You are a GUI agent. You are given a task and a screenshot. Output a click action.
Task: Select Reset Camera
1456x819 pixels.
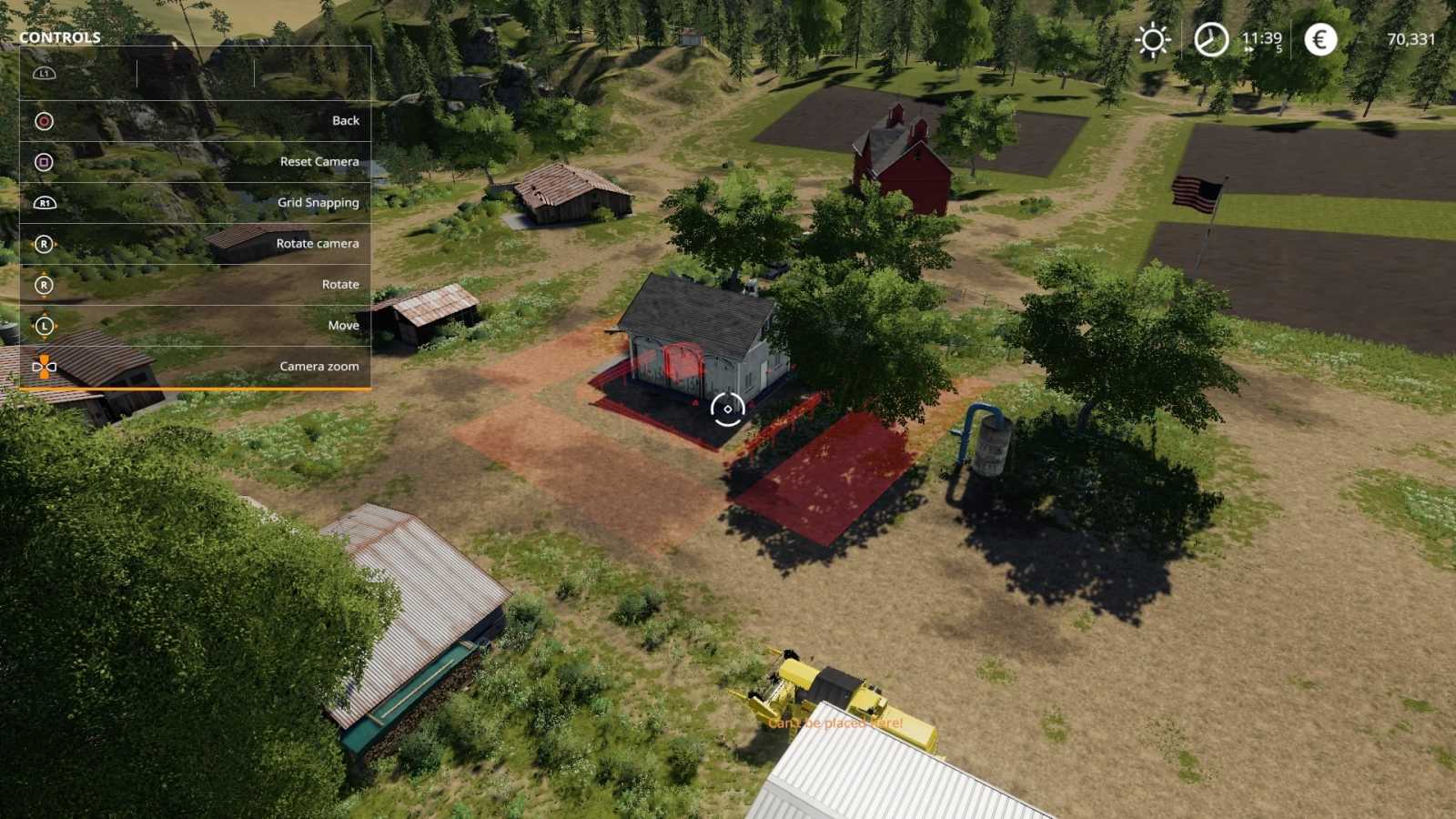pyautogui.click(x=320, y=160)
